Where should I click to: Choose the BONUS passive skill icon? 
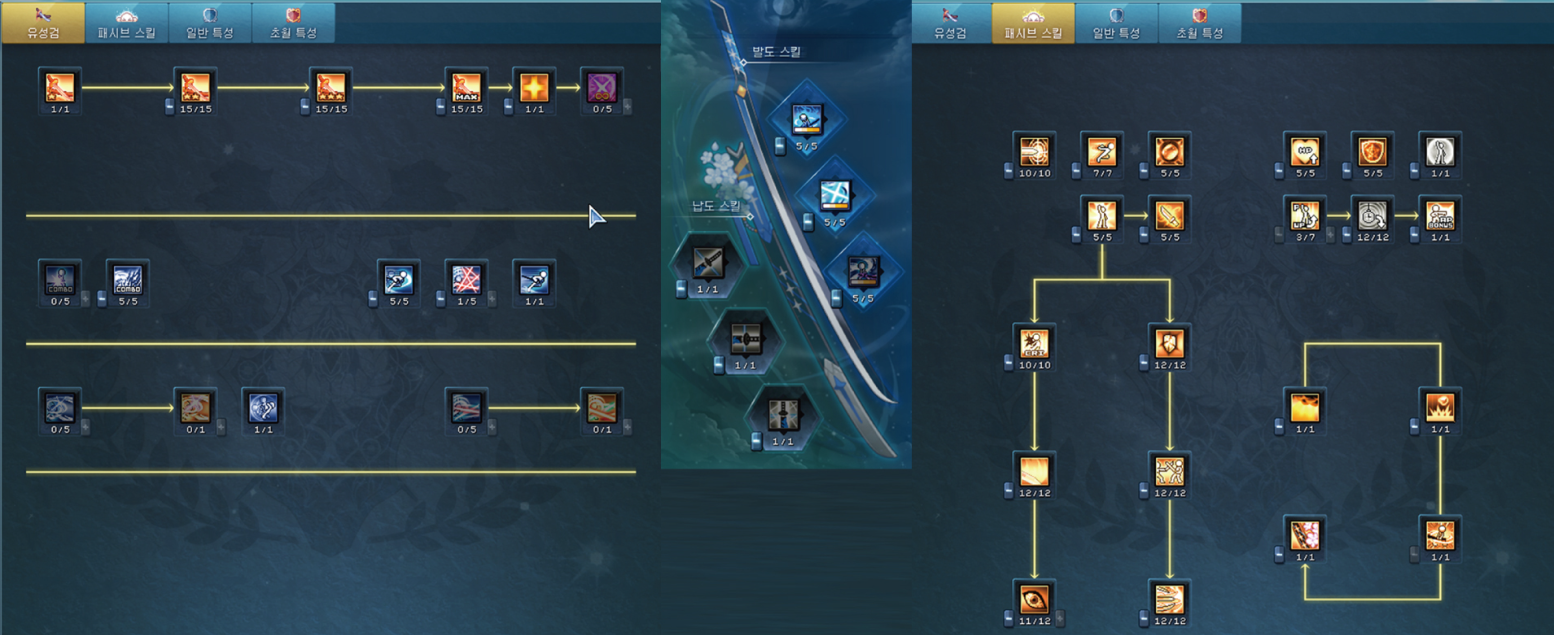click(x=1441, y=215)
